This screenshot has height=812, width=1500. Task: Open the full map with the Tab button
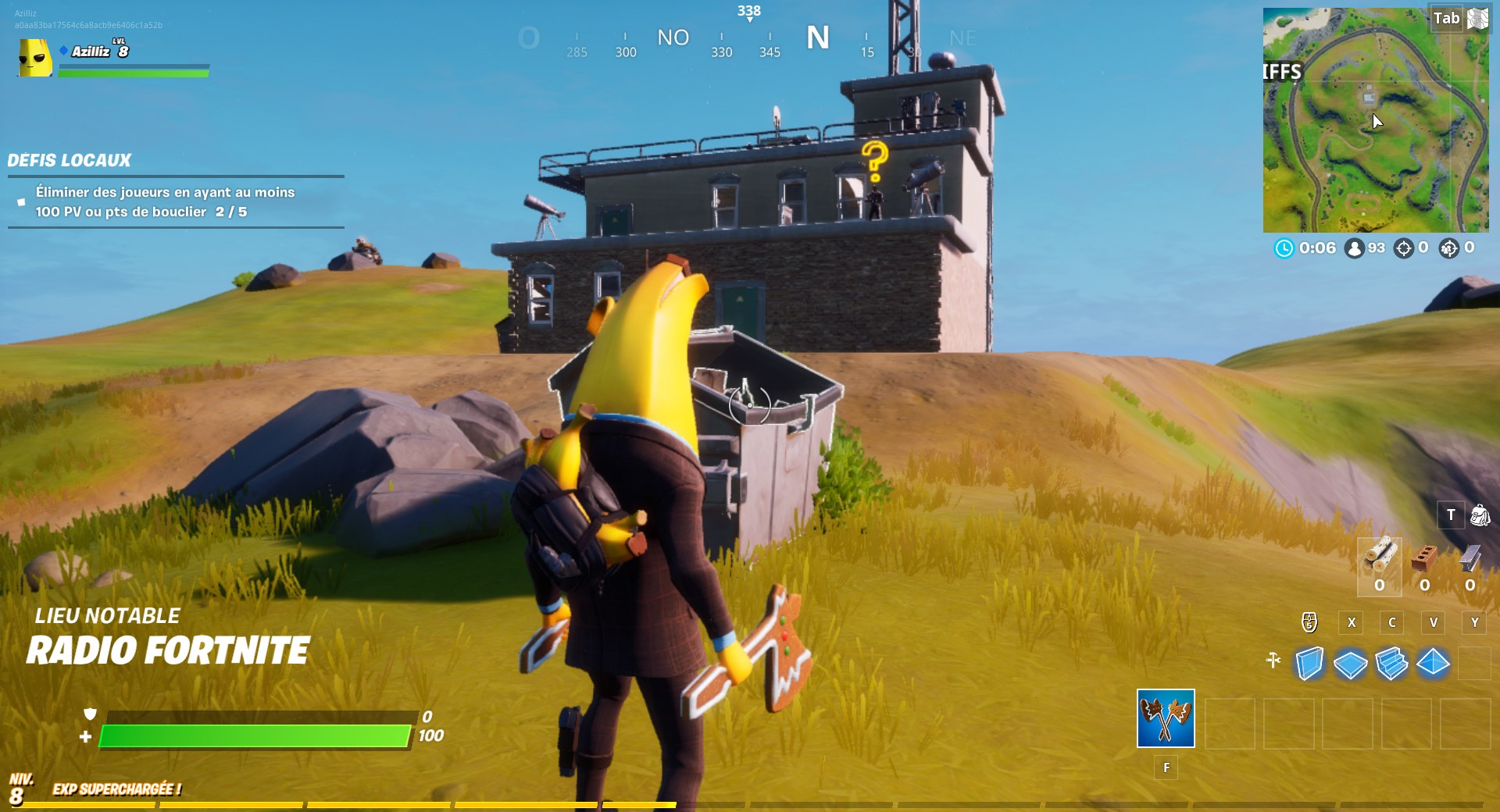click(1447, 17)
